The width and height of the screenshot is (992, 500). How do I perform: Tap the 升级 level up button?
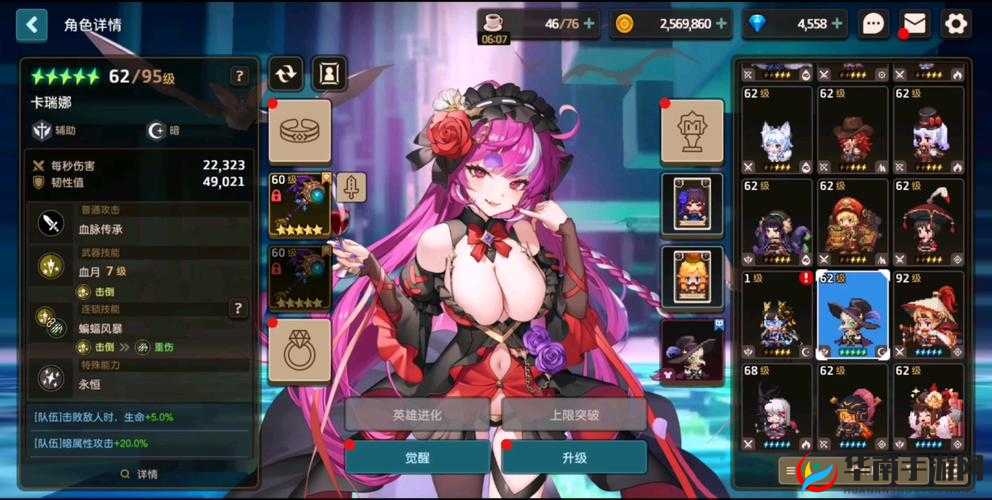pyautogui.click(x=573, y=456)
